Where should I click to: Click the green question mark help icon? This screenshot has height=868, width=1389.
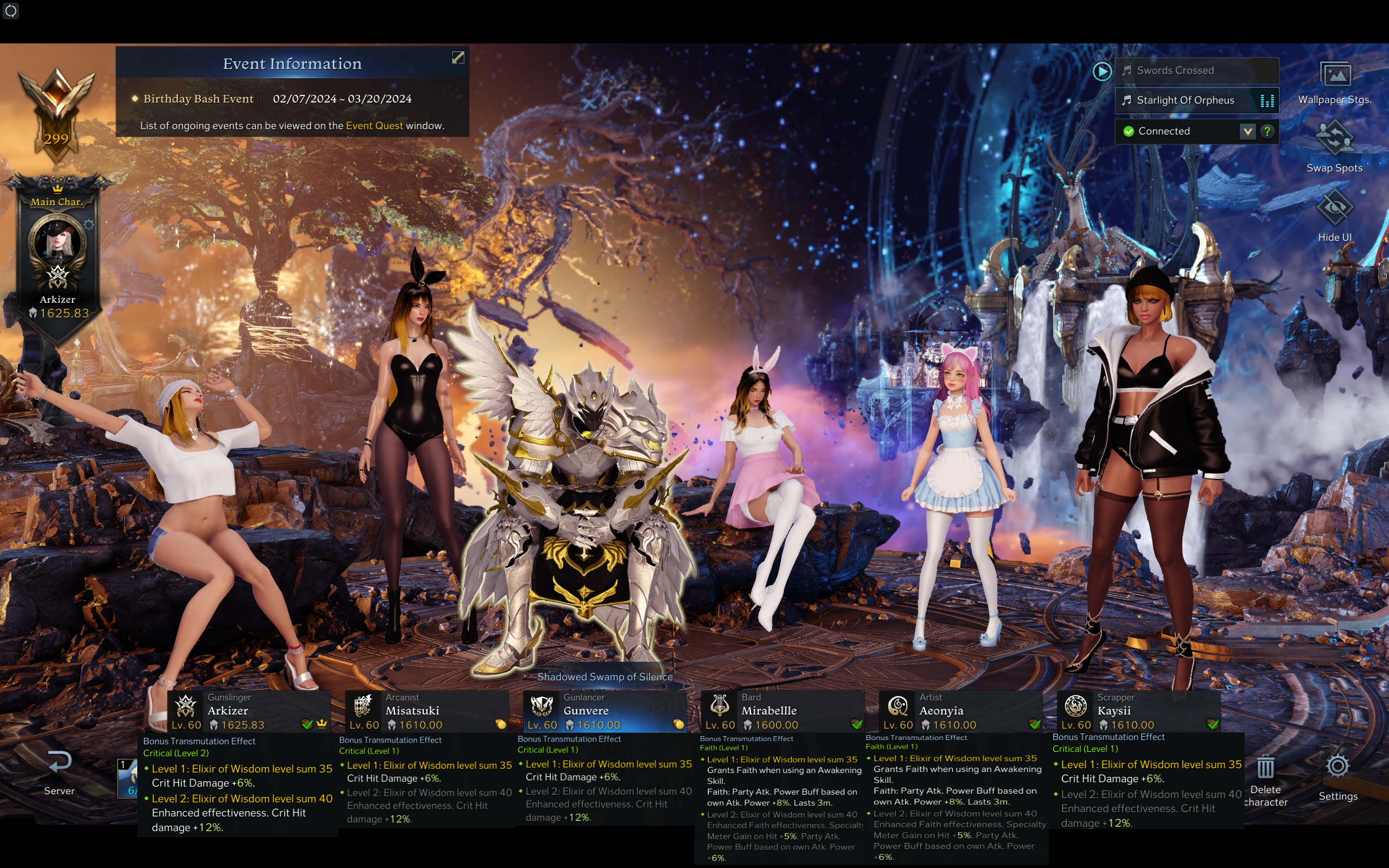click(x=1267, y=131)
